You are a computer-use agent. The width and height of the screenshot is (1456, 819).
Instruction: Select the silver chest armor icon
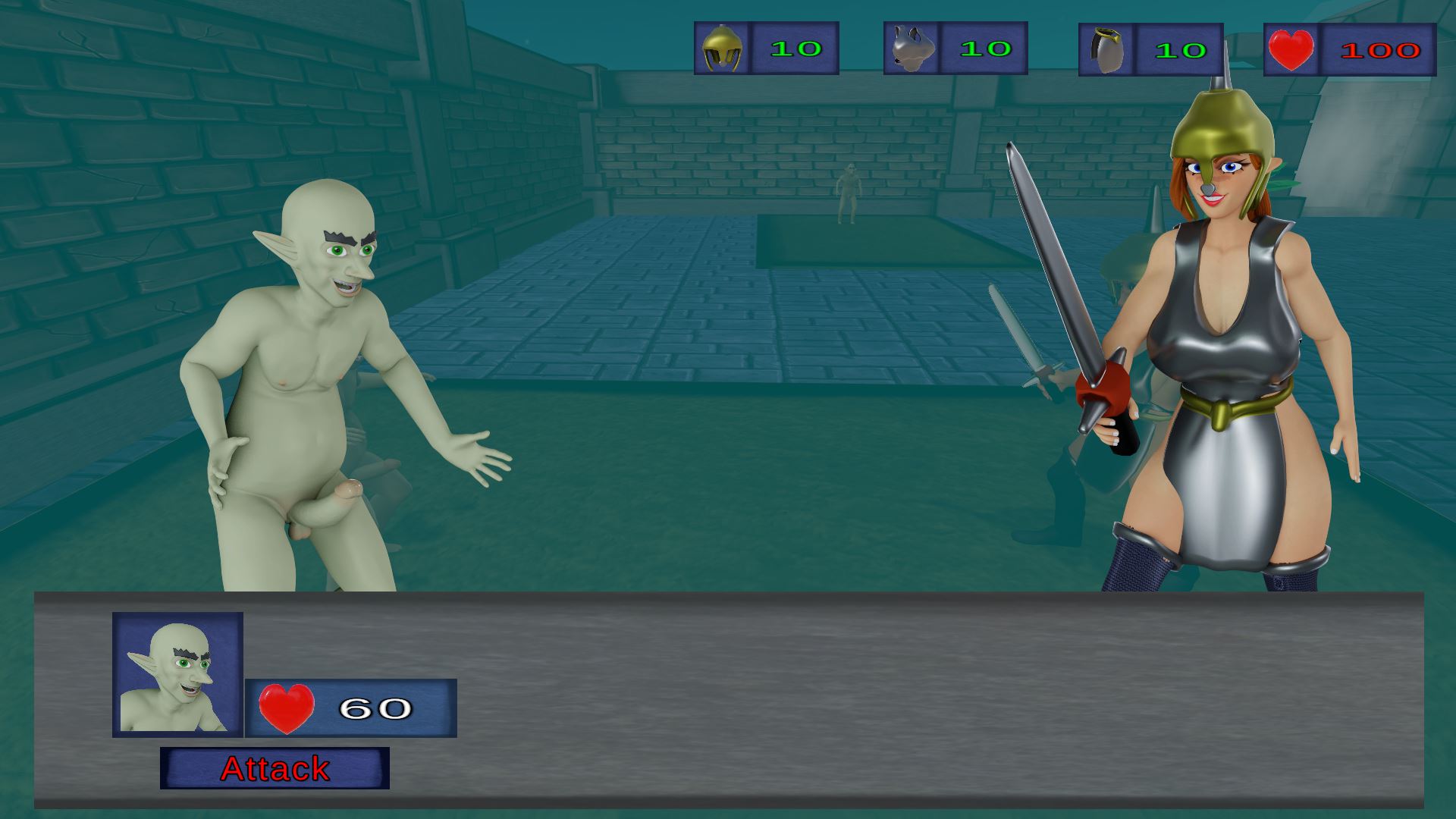tap(911, 49)
